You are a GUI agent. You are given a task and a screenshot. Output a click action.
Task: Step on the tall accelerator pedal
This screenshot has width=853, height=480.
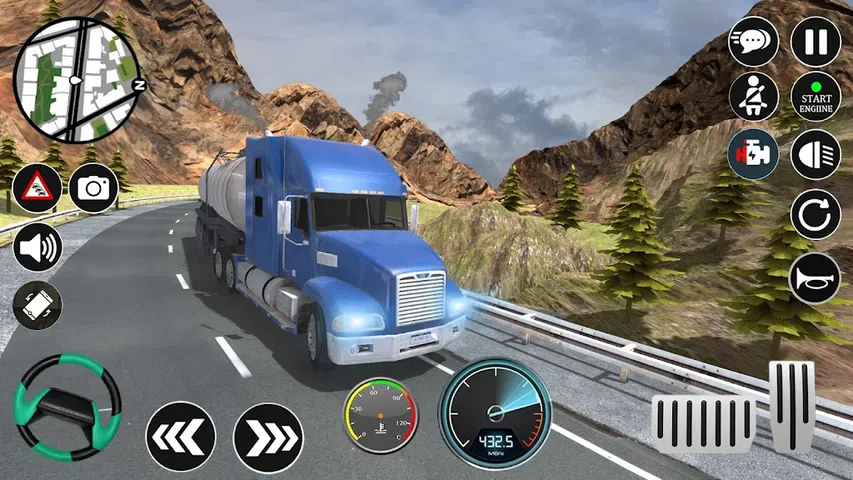[x=792, y=406]
